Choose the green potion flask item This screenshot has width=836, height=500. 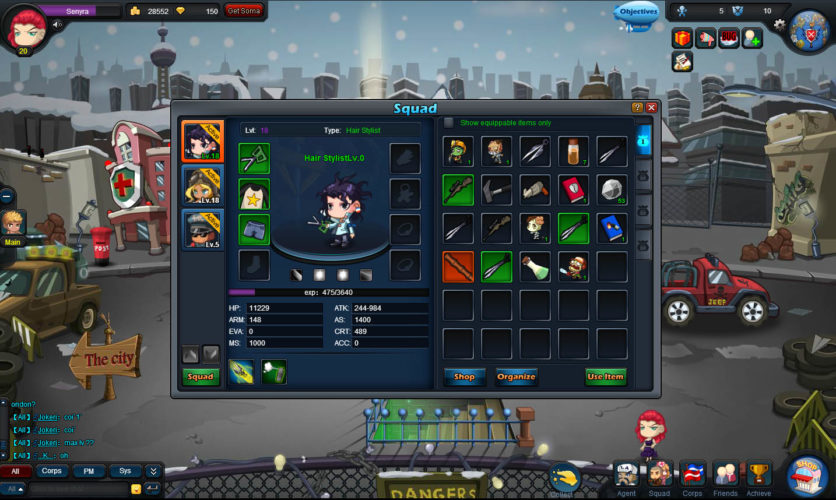[x=534, y=266]
